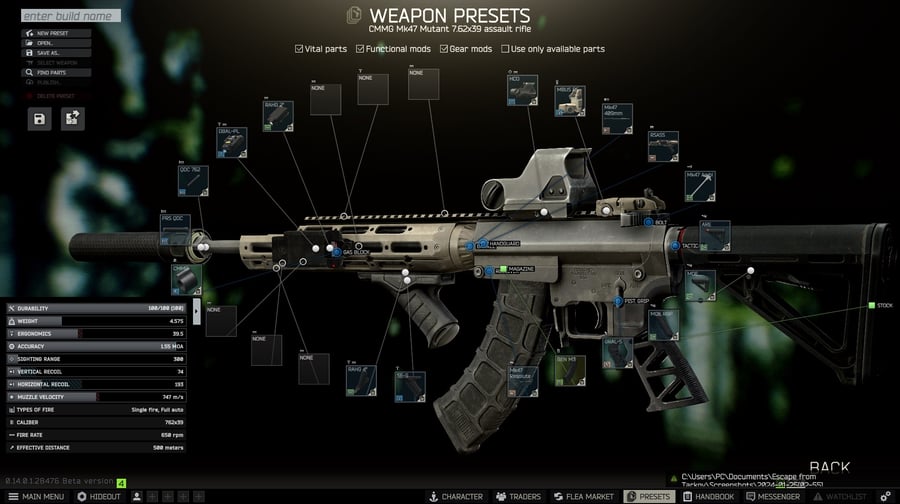This screenshot has width=900, height=504.
Task: Type in the build name field
Action: pos(70,16)
